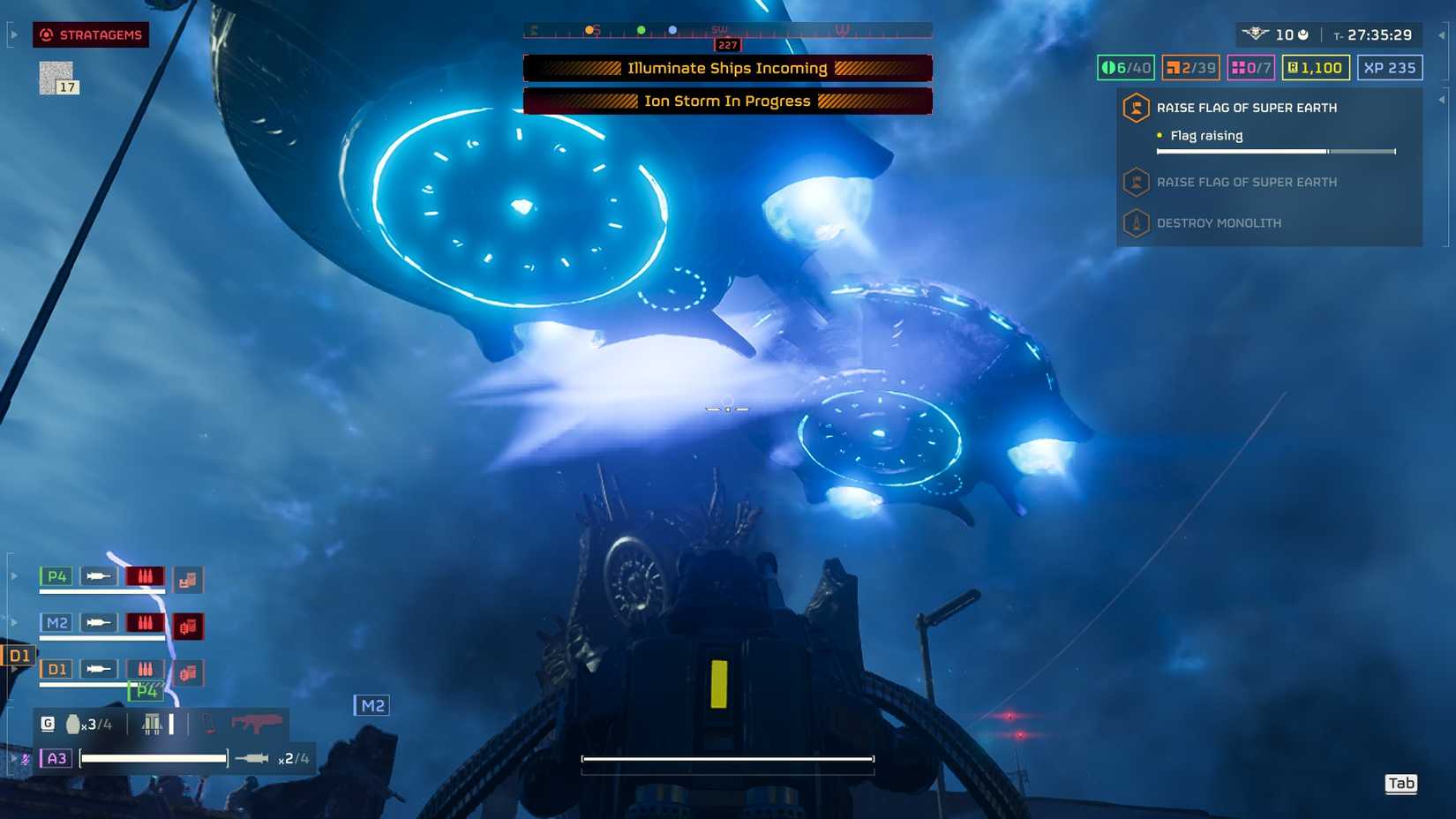1456x819 pixels.
Task: Click the greyed Destroy Monolith objective icon
Action: tap(1135, 222)
